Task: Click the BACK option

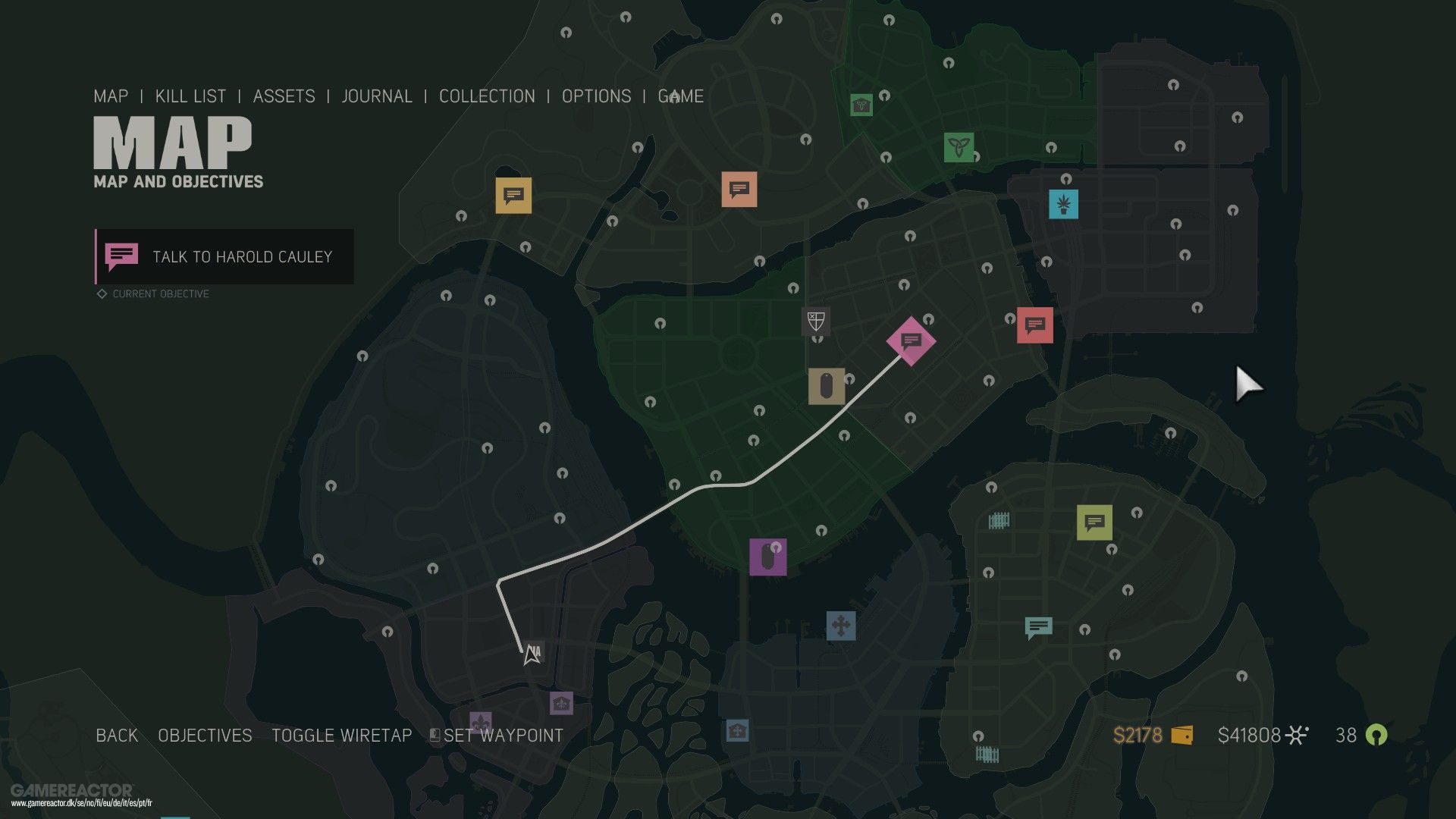Action: (115, 735)
